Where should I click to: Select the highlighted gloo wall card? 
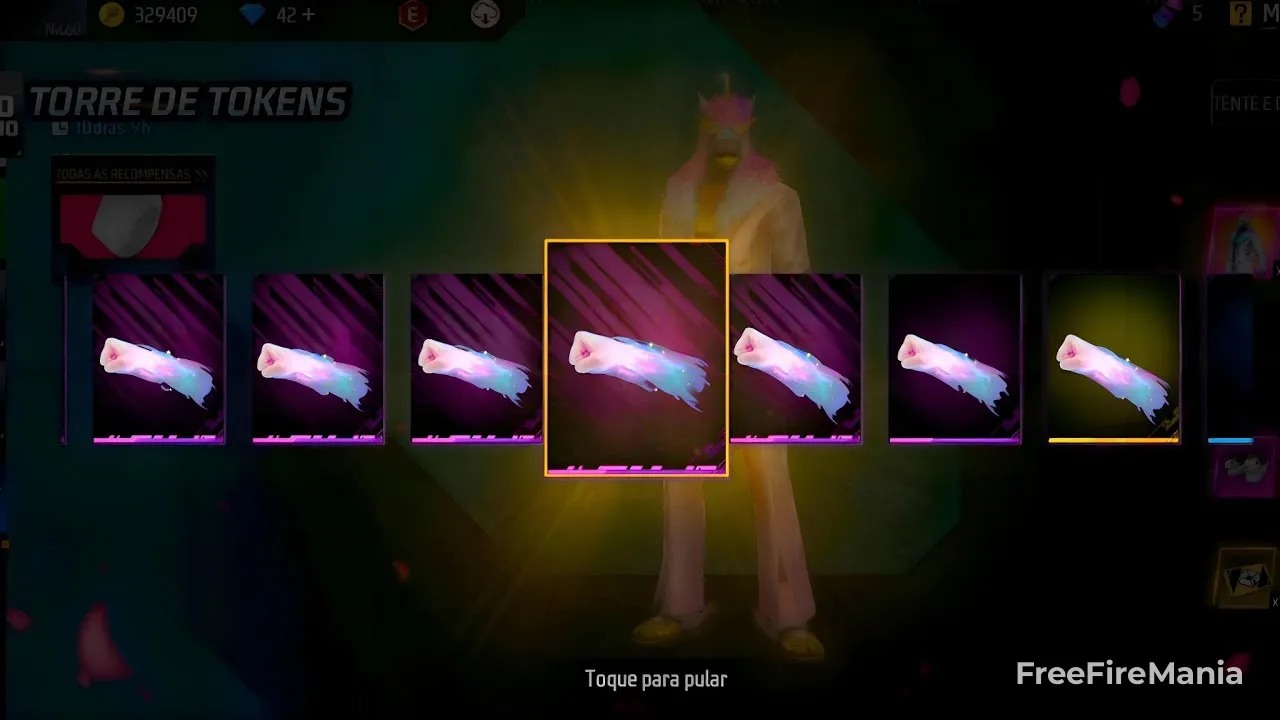pos(636,357)
